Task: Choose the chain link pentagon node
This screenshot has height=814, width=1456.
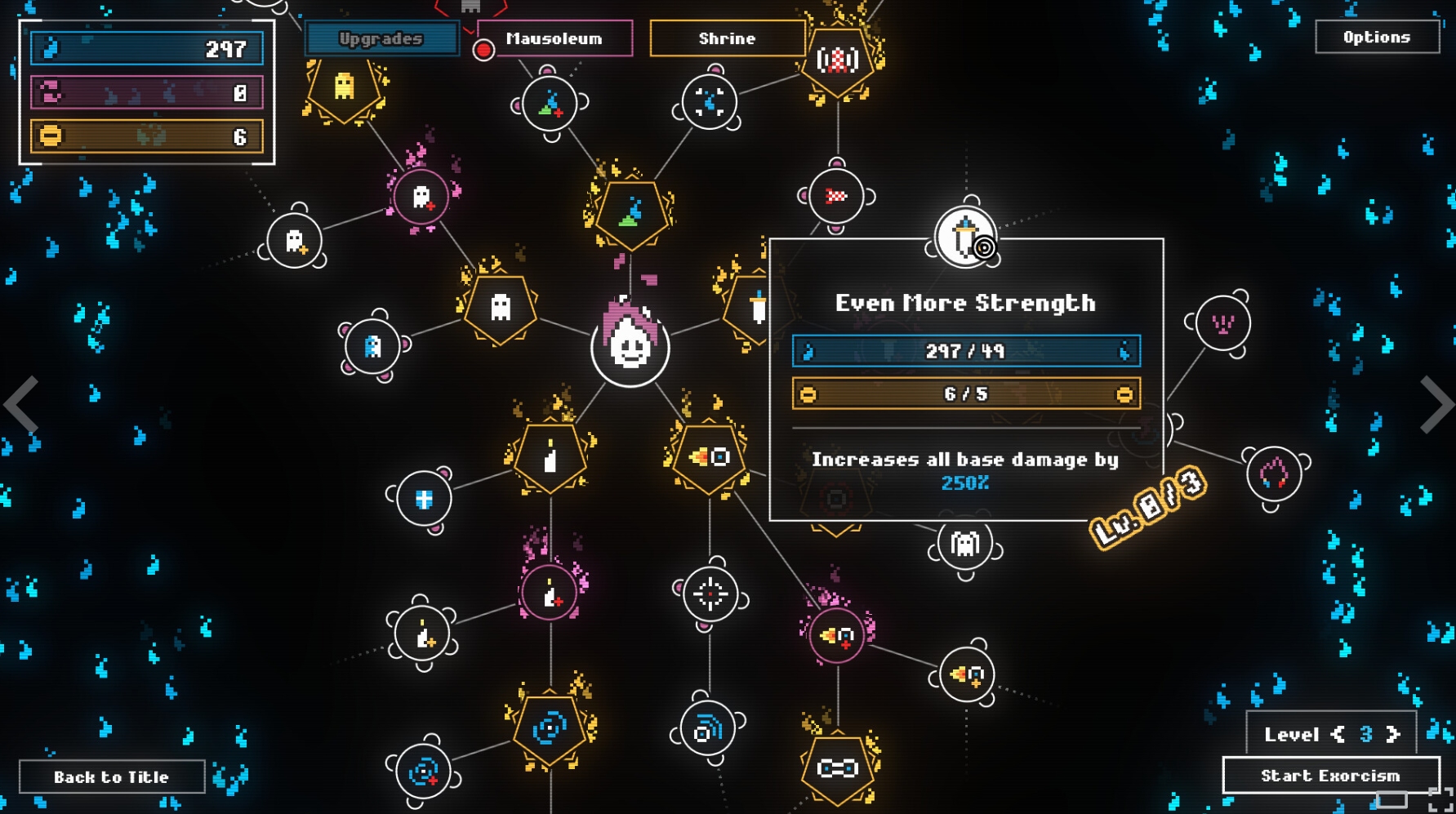Action: coord(837,767)
